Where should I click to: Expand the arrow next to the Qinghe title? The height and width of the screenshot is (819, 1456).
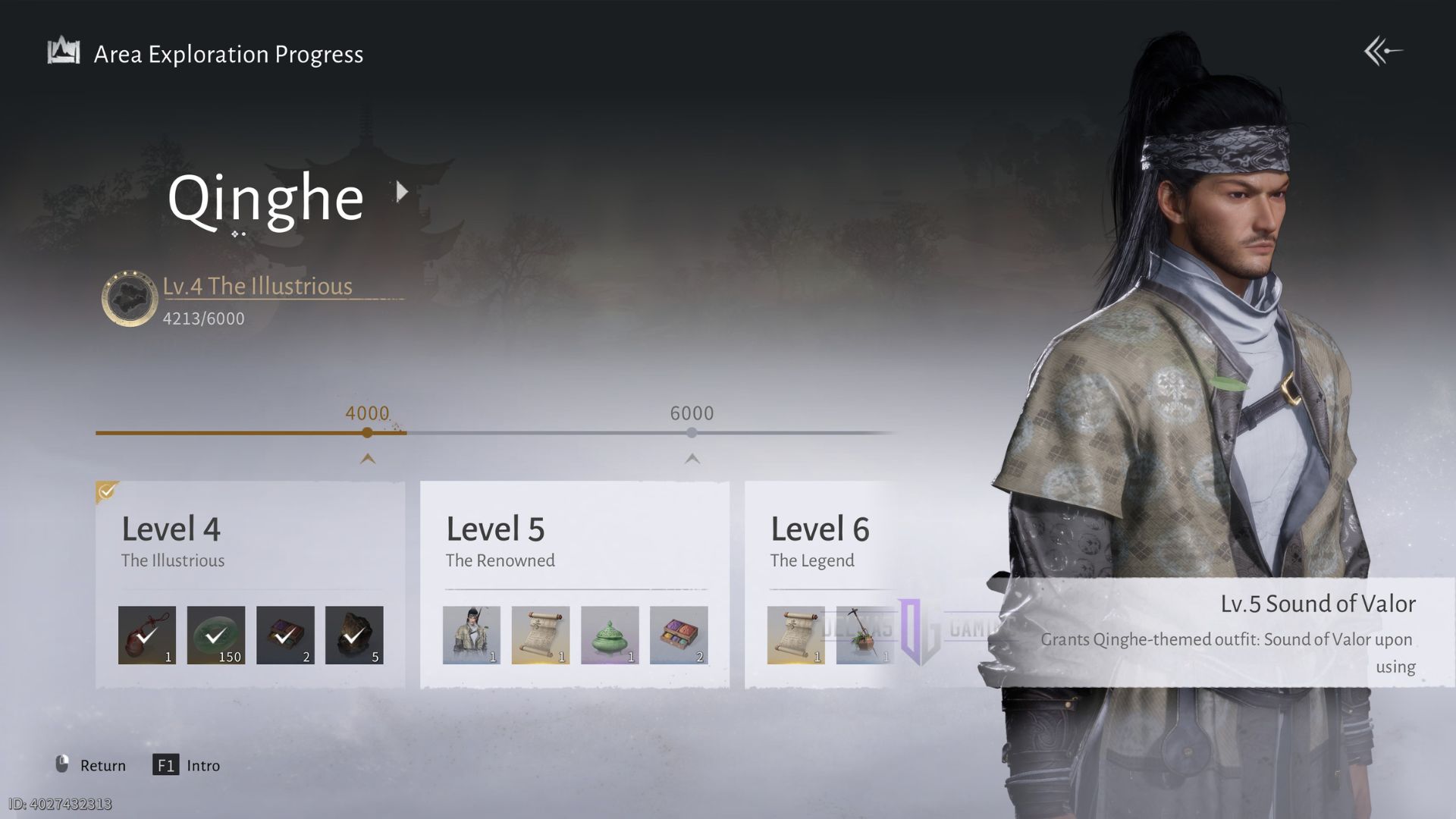pyautogui.click(x=401, y=193)
